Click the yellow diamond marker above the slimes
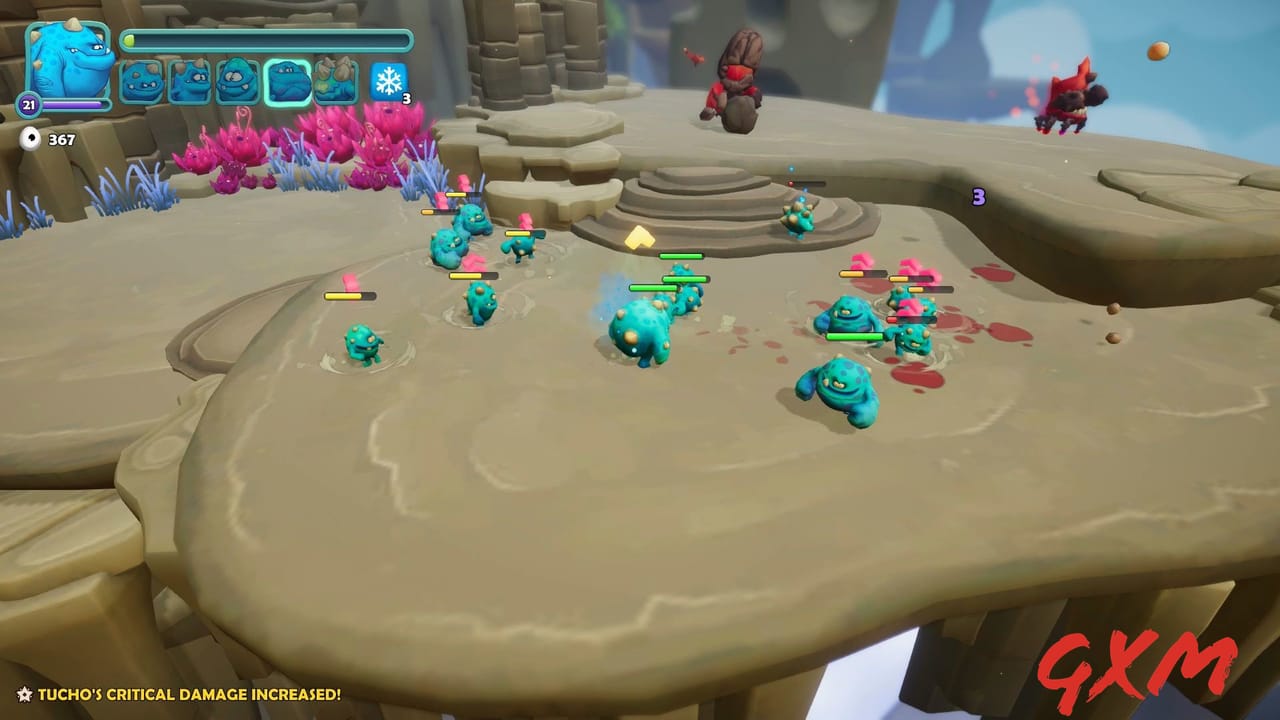This screenshot has width=1280, height=720. pyautogui.click(x=642, y=237)
